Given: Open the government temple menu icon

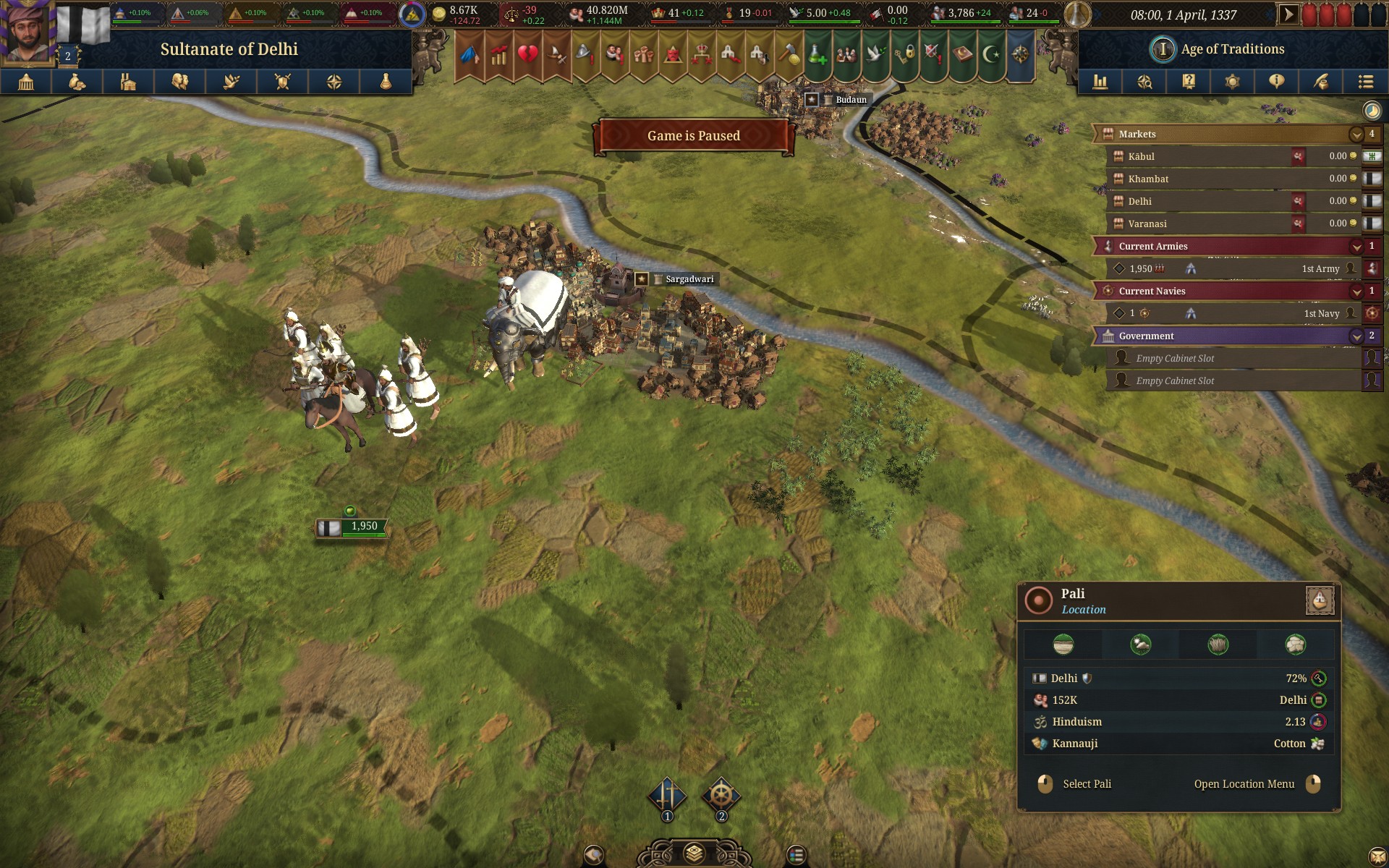Looking at the screenshot, I should click(x=26, y=82).
